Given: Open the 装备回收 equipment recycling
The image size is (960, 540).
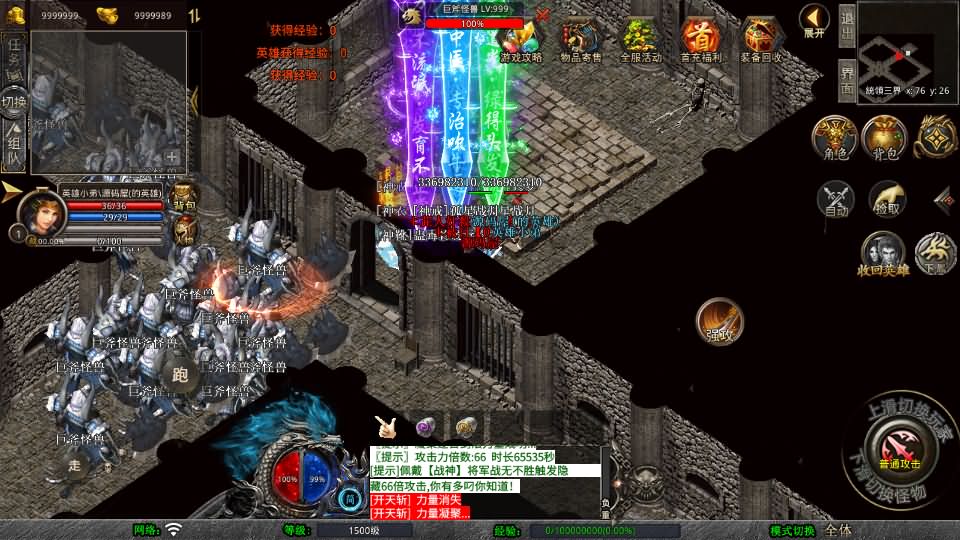Looking at the screenshot, I should coord(763,40).
